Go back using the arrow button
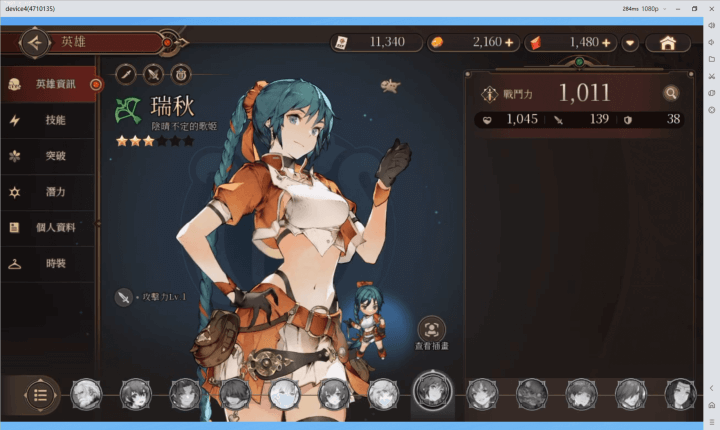The width and height of the screenshot is (720, 430). (x=35, y=43)
